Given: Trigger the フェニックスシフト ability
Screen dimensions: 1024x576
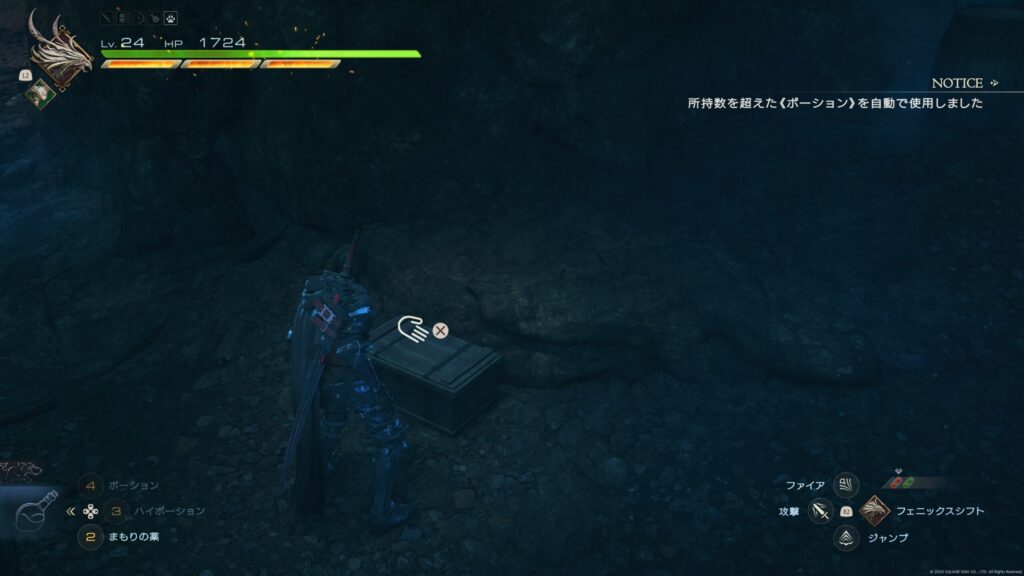Looking at the screenshot, I should coord(874,510).
